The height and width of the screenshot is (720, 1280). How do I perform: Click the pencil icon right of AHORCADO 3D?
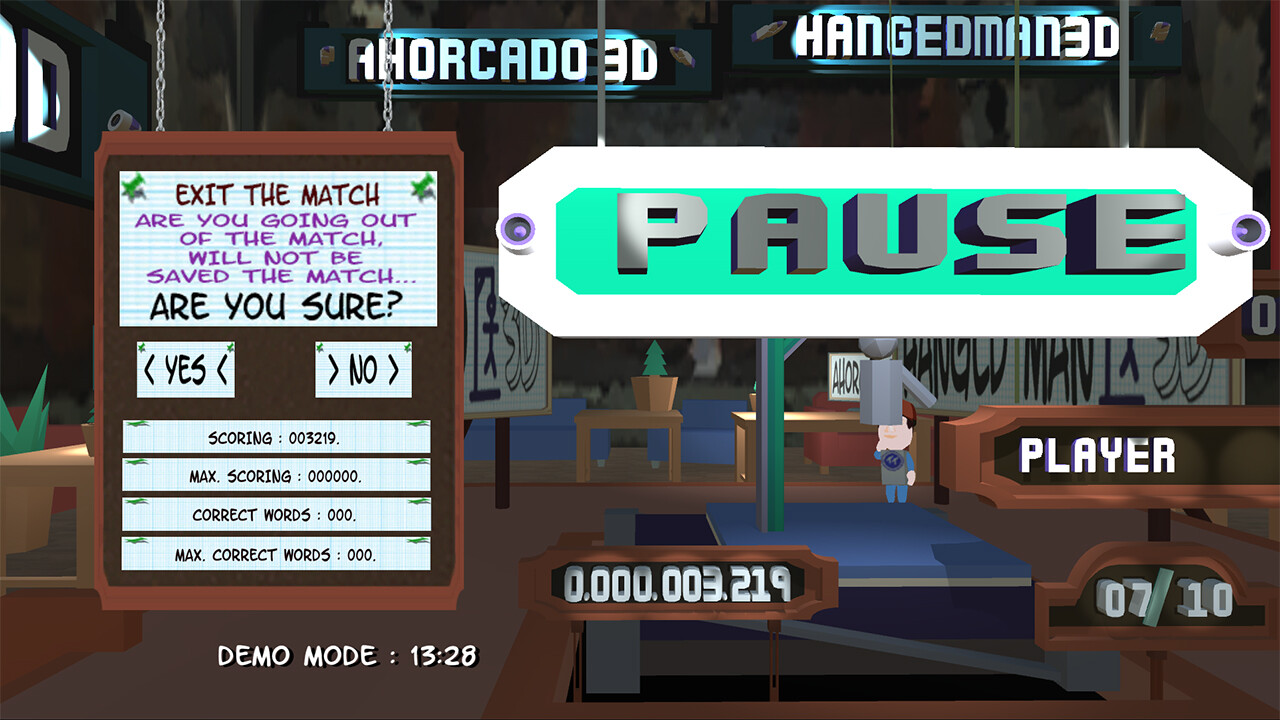point(682,55)
